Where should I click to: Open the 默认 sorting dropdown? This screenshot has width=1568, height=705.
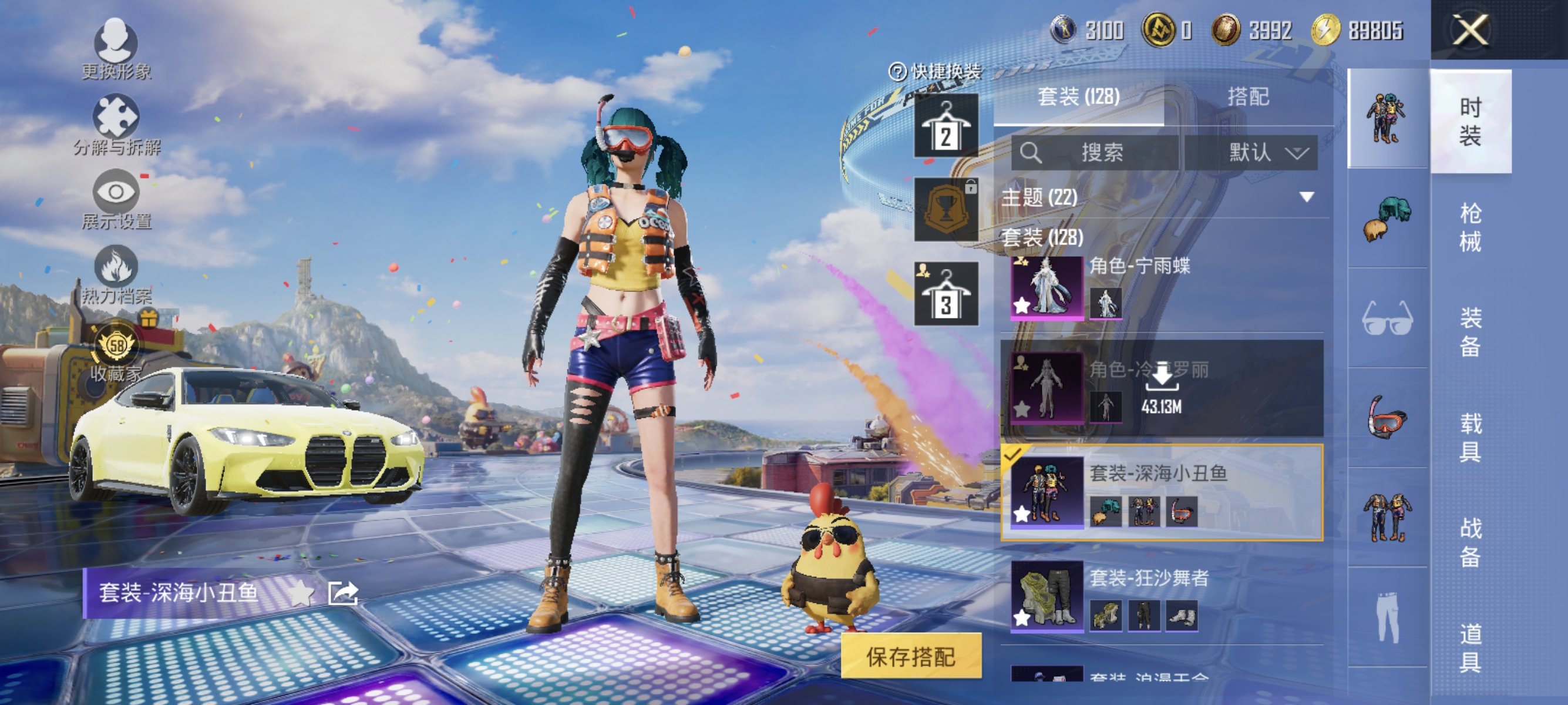coord(1265,153)
